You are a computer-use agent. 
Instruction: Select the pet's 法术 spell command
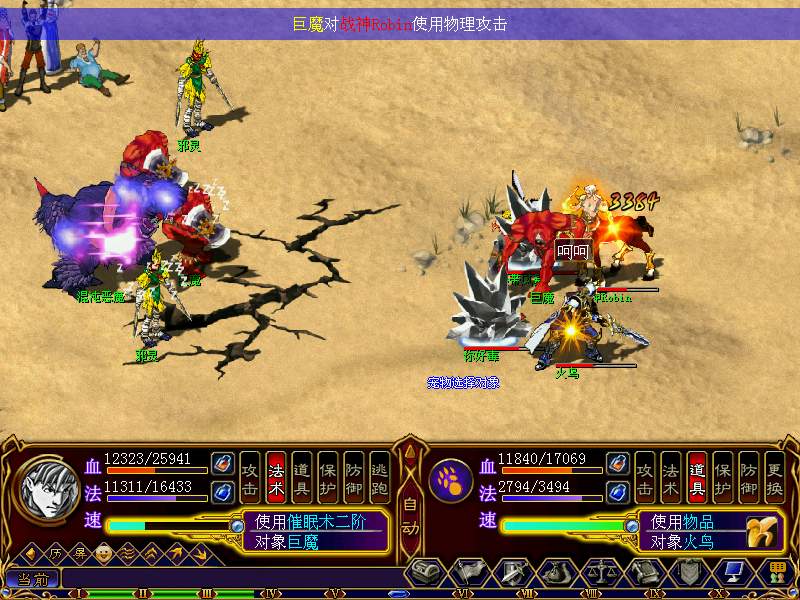click(671, 477)
